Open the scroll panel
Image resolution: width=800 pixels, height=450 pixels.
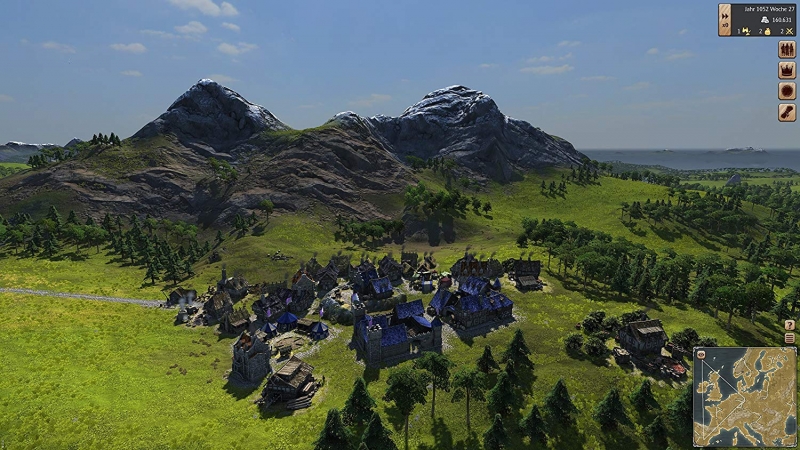point(787,112)
